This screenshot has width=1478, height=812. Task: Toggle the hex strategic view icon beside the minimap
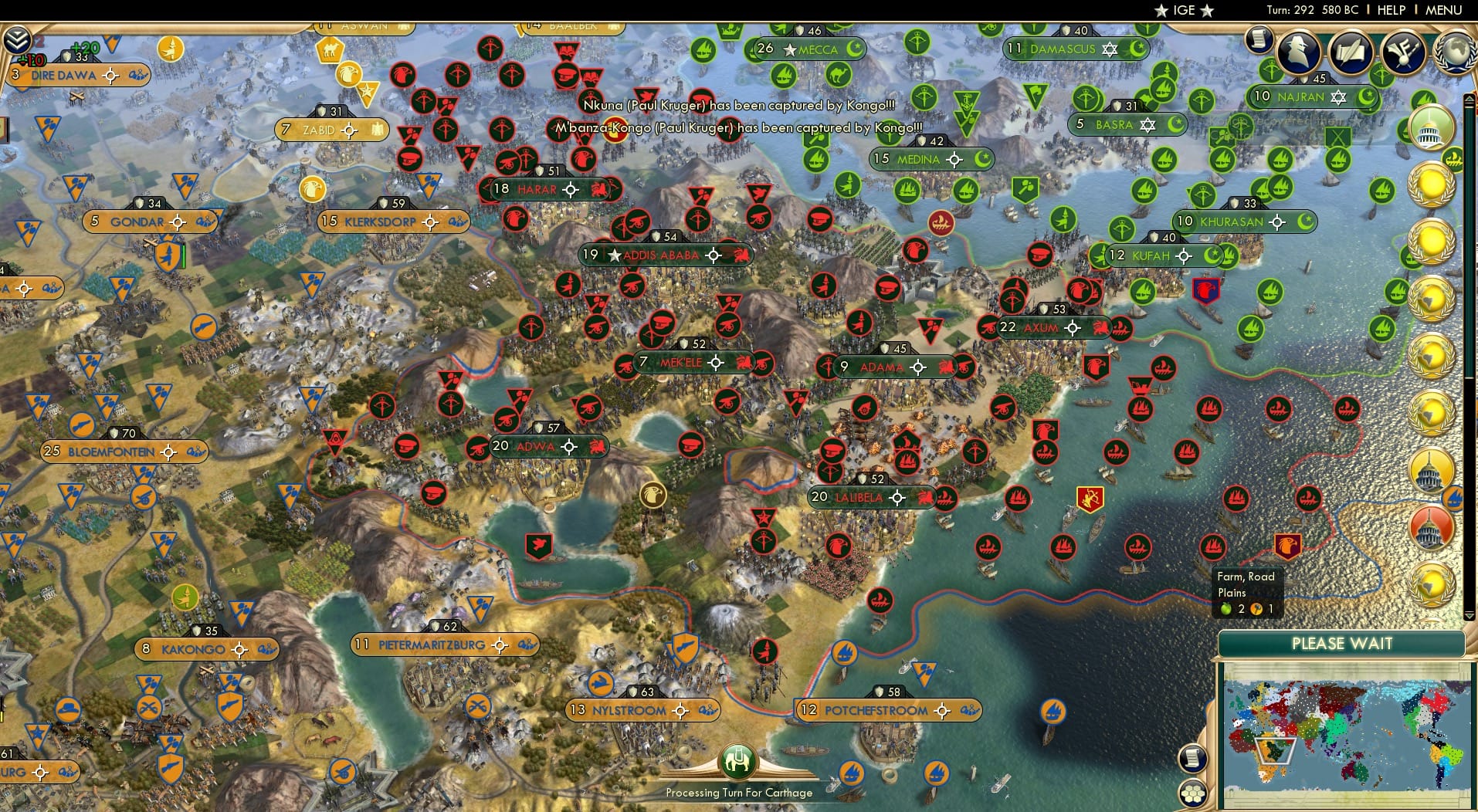[x=1194, y=793]
